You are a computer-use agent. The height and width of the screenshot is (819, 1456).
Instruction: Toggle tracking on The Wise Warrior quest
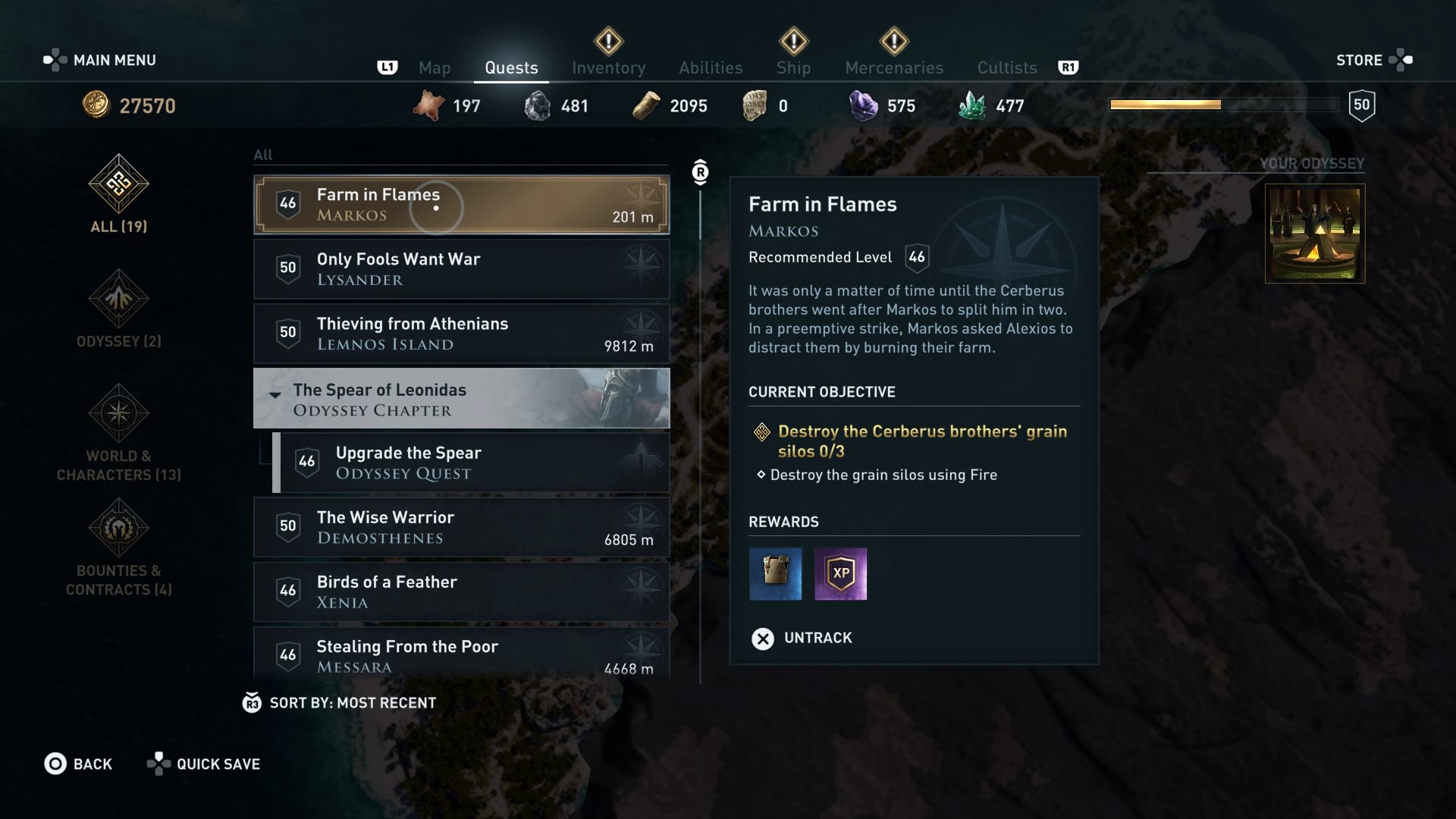[x=461, y=528]
